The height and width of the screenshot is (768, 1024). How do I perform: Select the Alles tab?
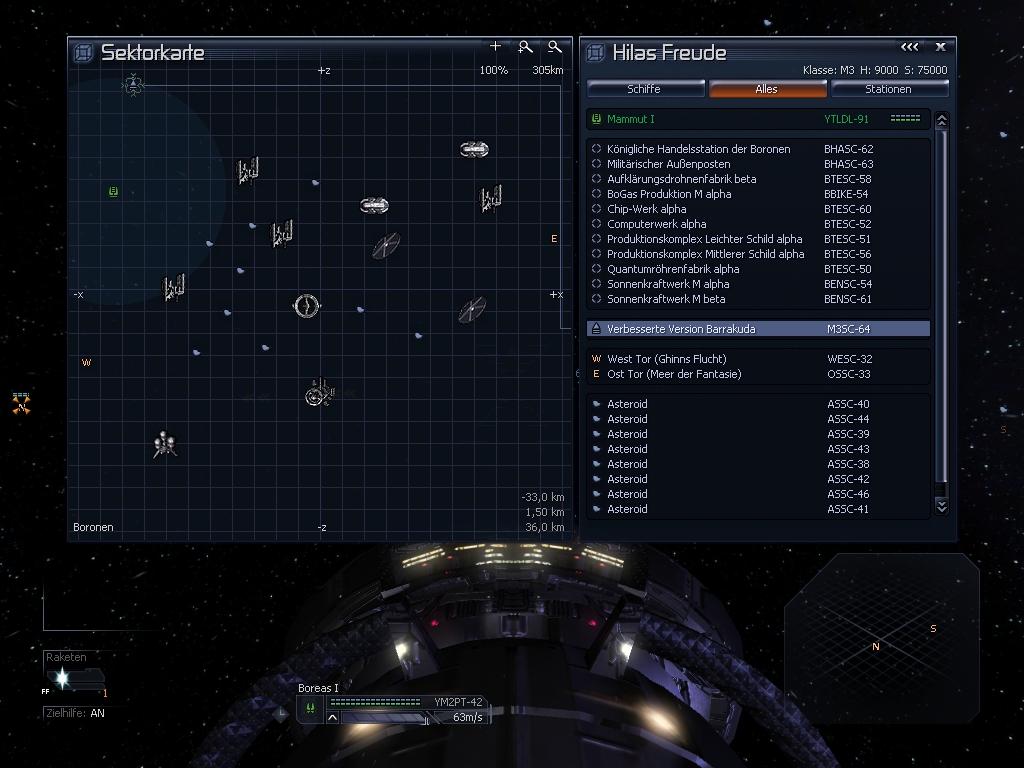tap(767, 89)
